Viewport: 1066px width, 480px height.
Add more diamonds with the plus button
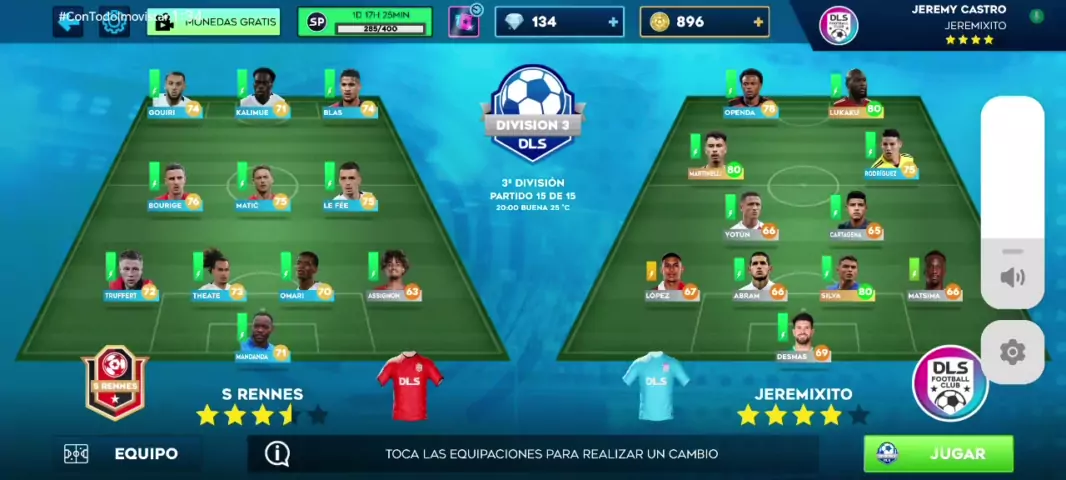coord(613,22)
